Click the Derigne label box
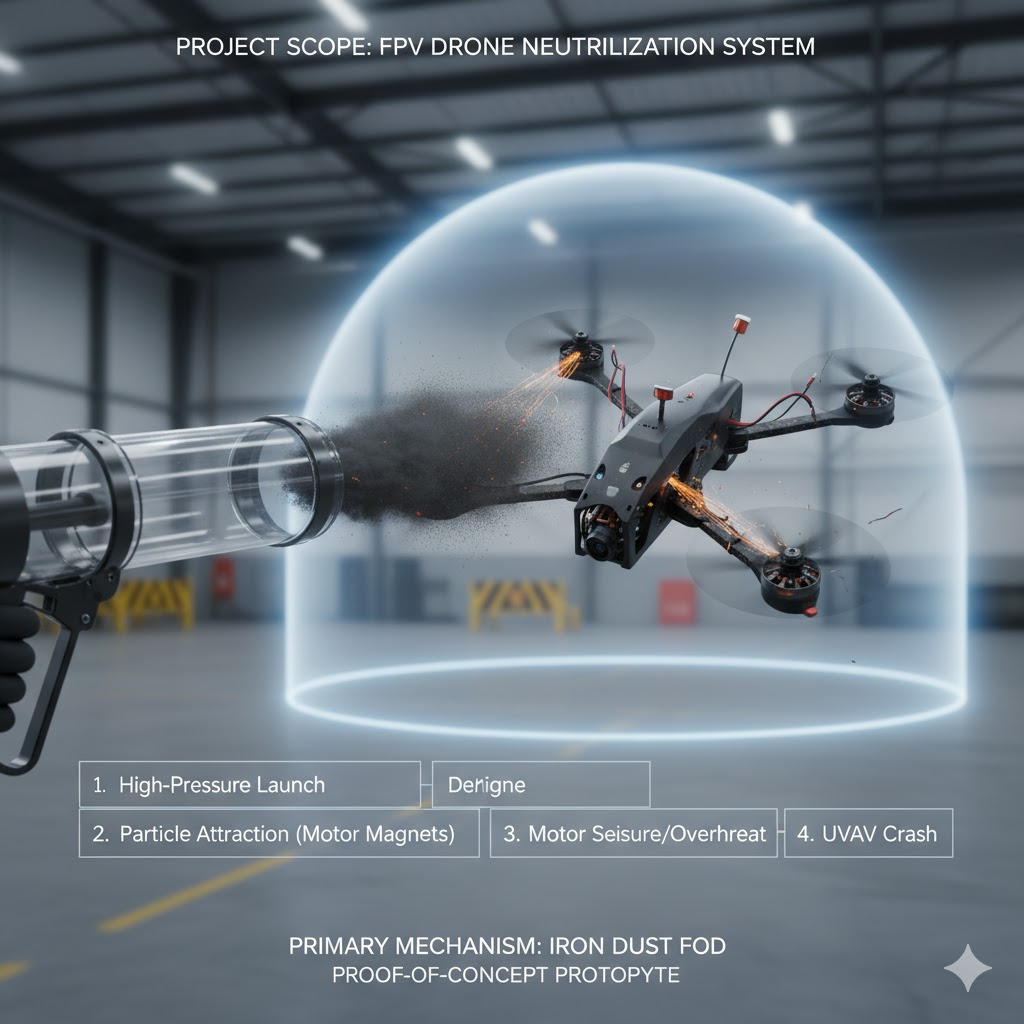Screen dimensions: 1024x1024 (x=540, y=785)
